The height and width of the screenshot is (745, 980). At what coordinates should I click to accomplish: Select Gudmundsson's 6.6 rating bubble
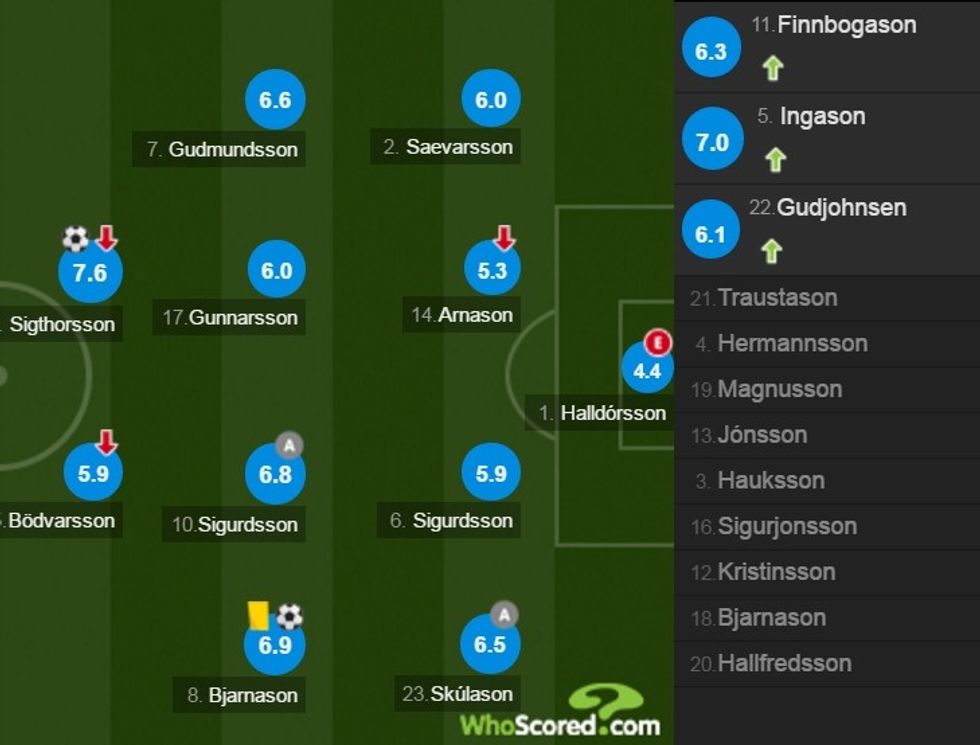(x=275, y=100)
